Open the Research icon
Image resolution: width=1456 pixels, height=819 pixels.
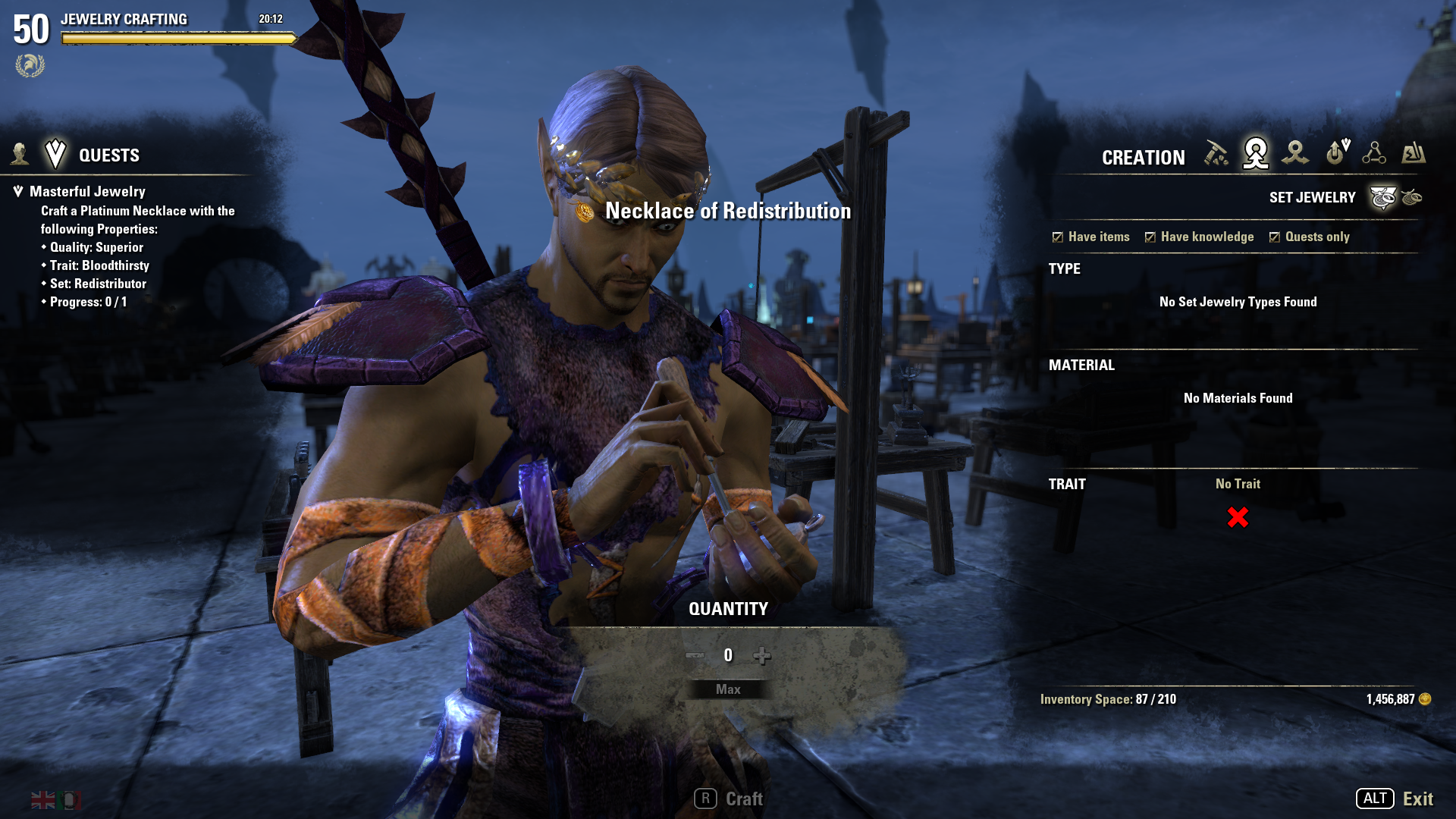pos(1376,154)
